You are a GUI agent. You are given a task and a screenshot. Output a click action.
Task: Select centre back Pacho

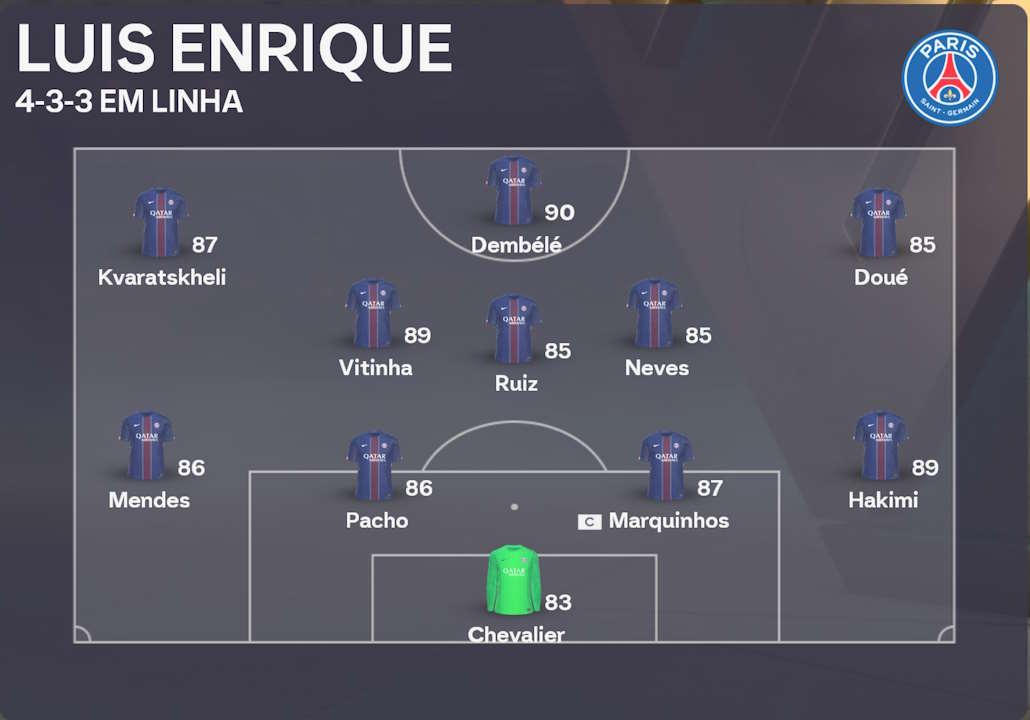[374, 467]
